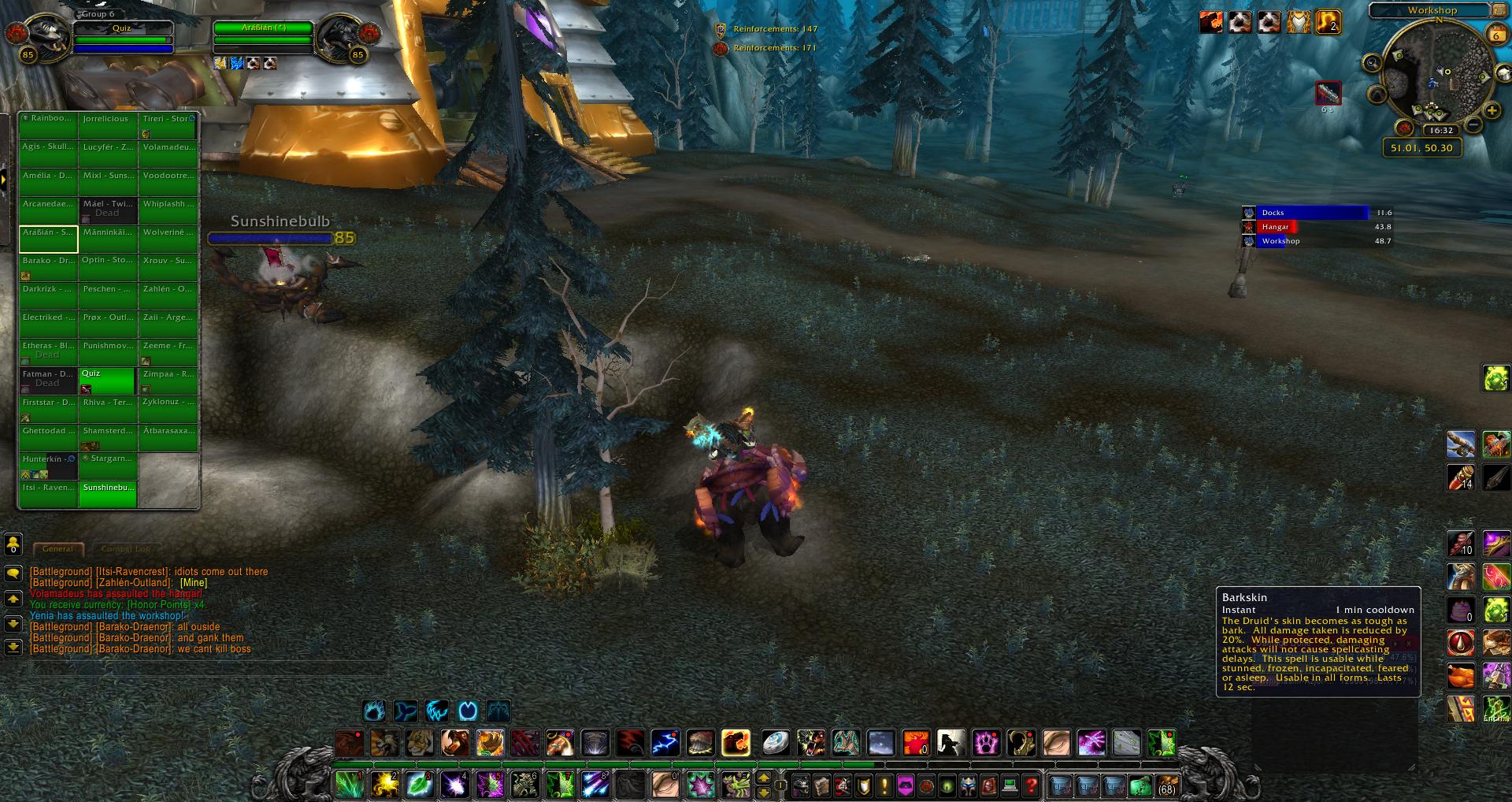Screen dimensions: 1512x802
Task: Use the green leaf ability in slot 3
Action: coord(420,785)
